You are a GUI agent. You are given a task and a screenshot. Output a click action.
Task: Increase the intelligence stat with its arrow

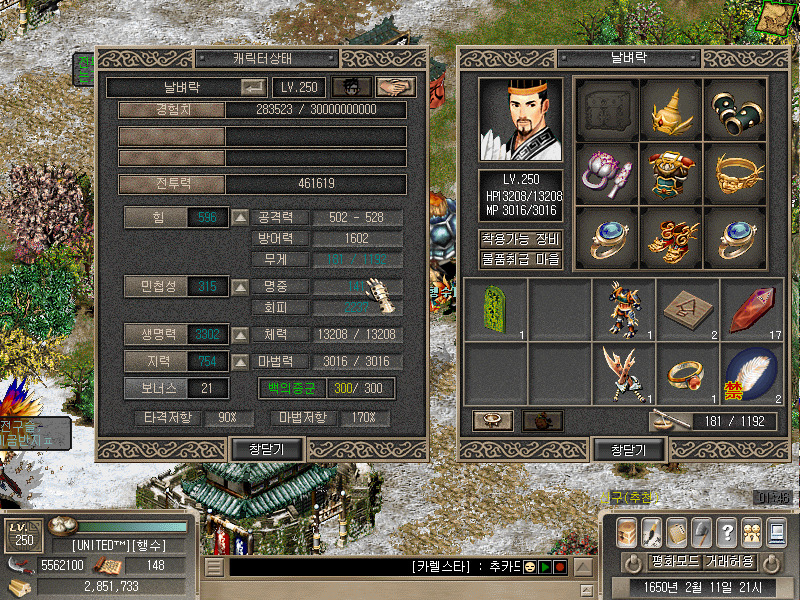240,361
